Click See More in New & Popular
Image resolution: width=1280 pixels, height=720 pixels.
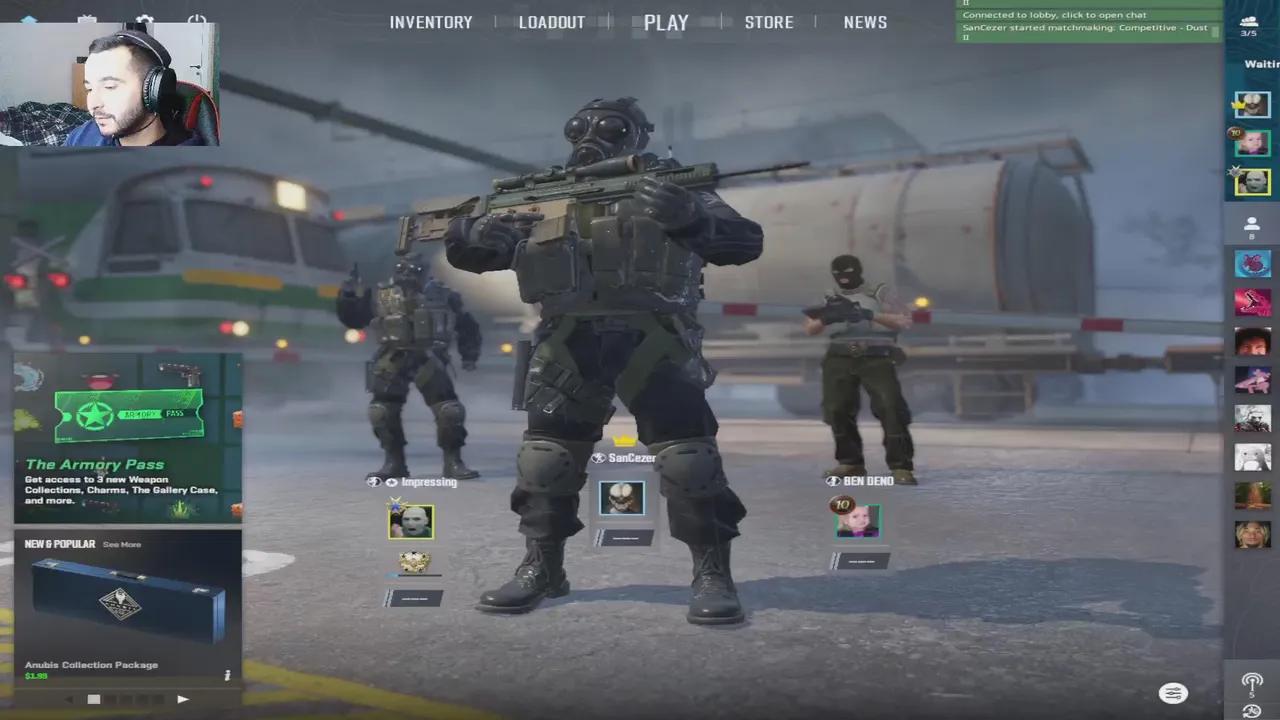click(x=122, y=544)
